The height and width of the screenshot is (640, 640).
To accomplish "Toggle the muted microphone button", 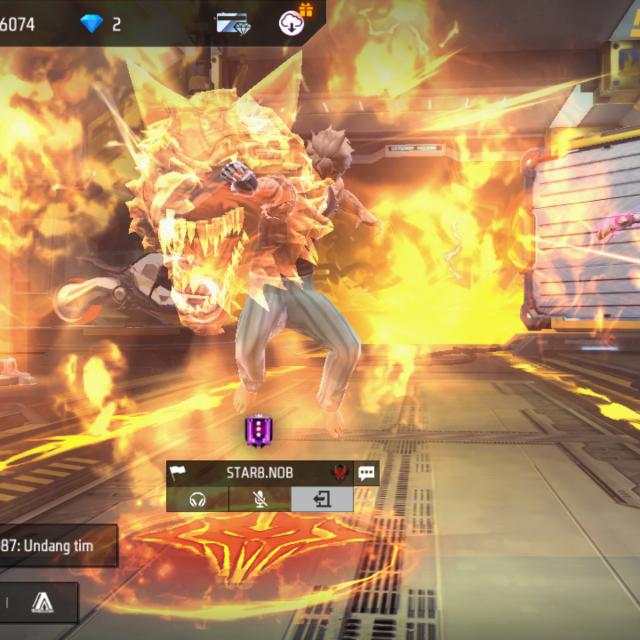I will (259, 499).
